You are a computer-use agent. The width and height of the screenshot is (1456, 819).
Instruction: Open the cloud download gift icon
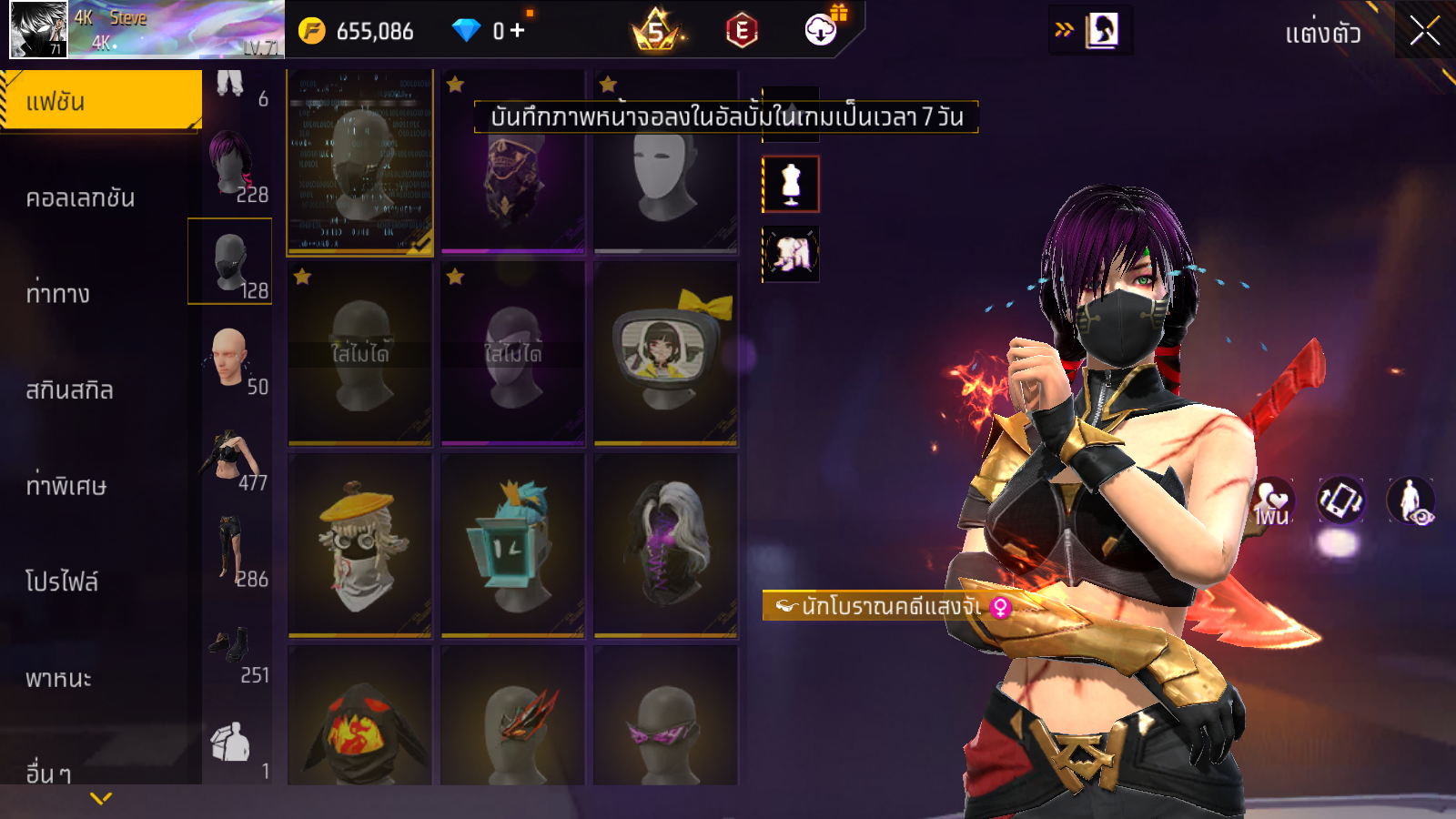tap(821, 30)
